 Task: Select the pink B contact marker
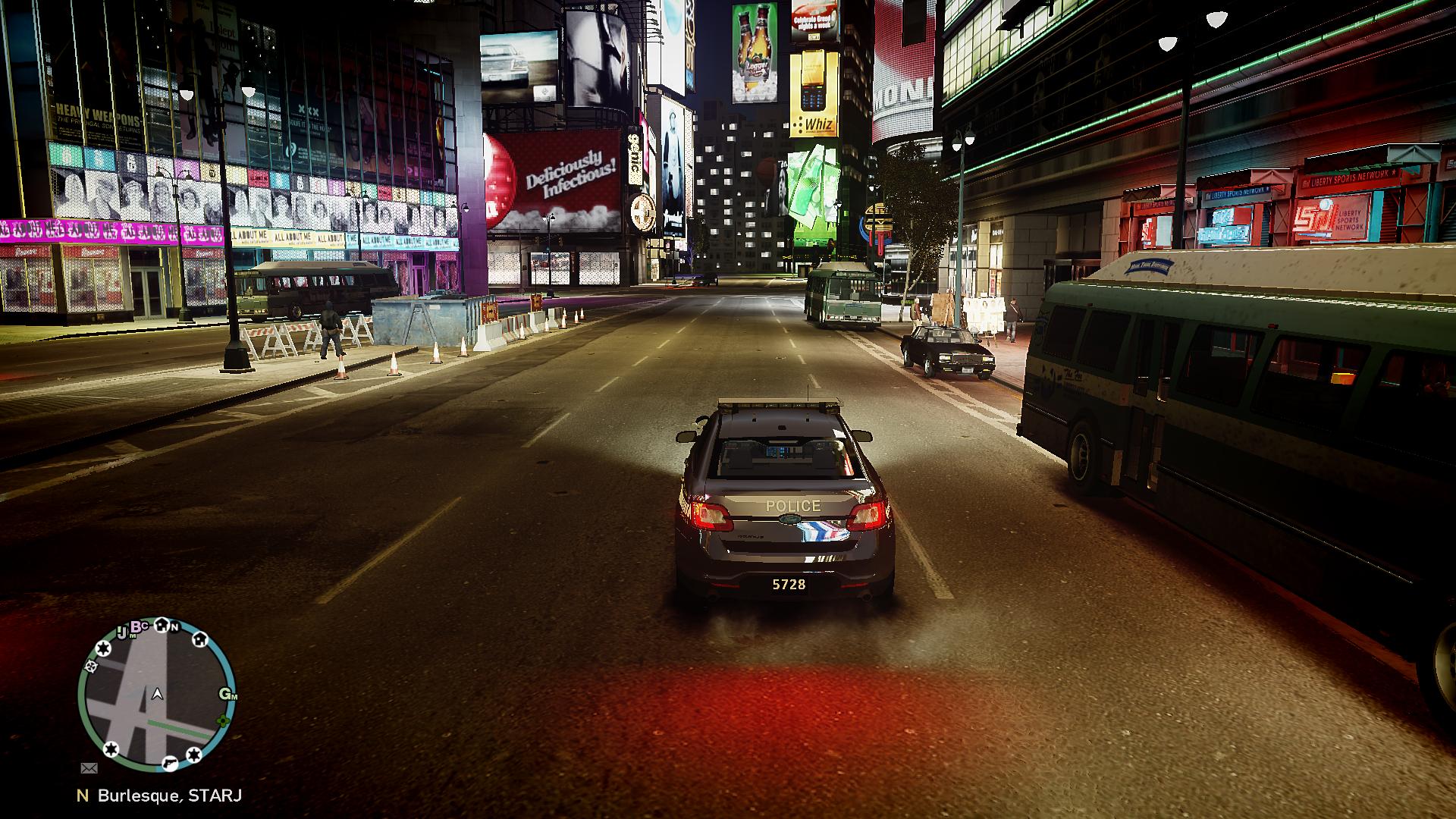click(x=138, y=626)
